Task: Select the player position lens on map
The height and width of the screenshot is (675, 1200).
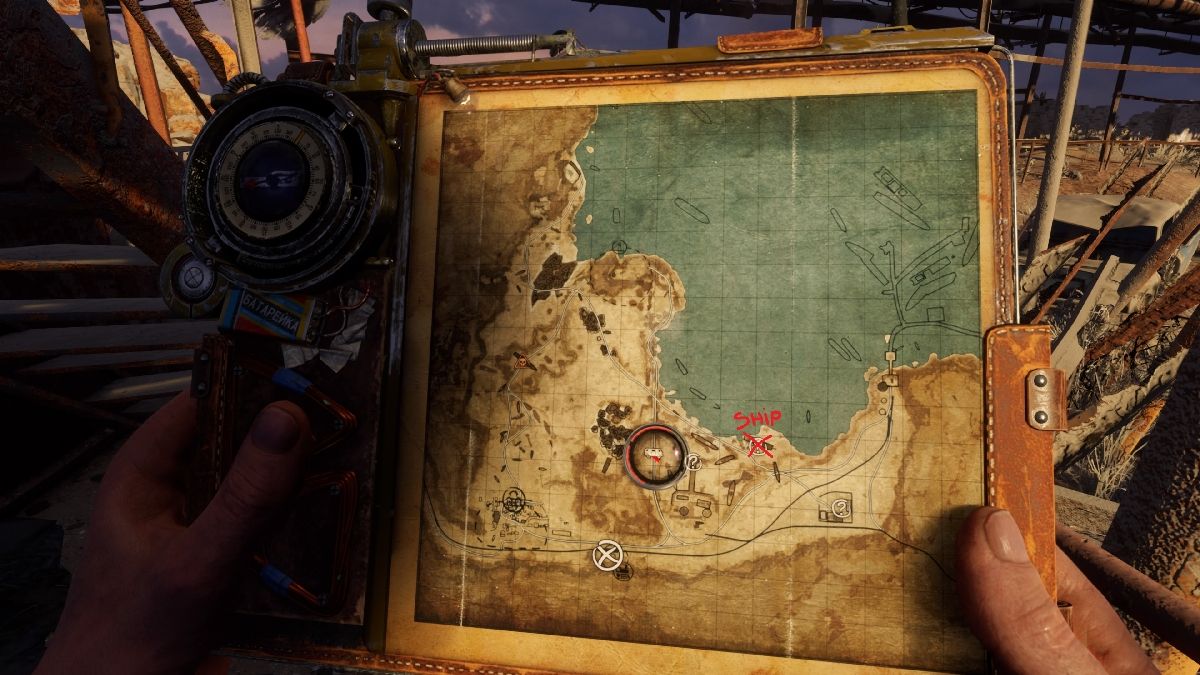Action: (655, 453)
